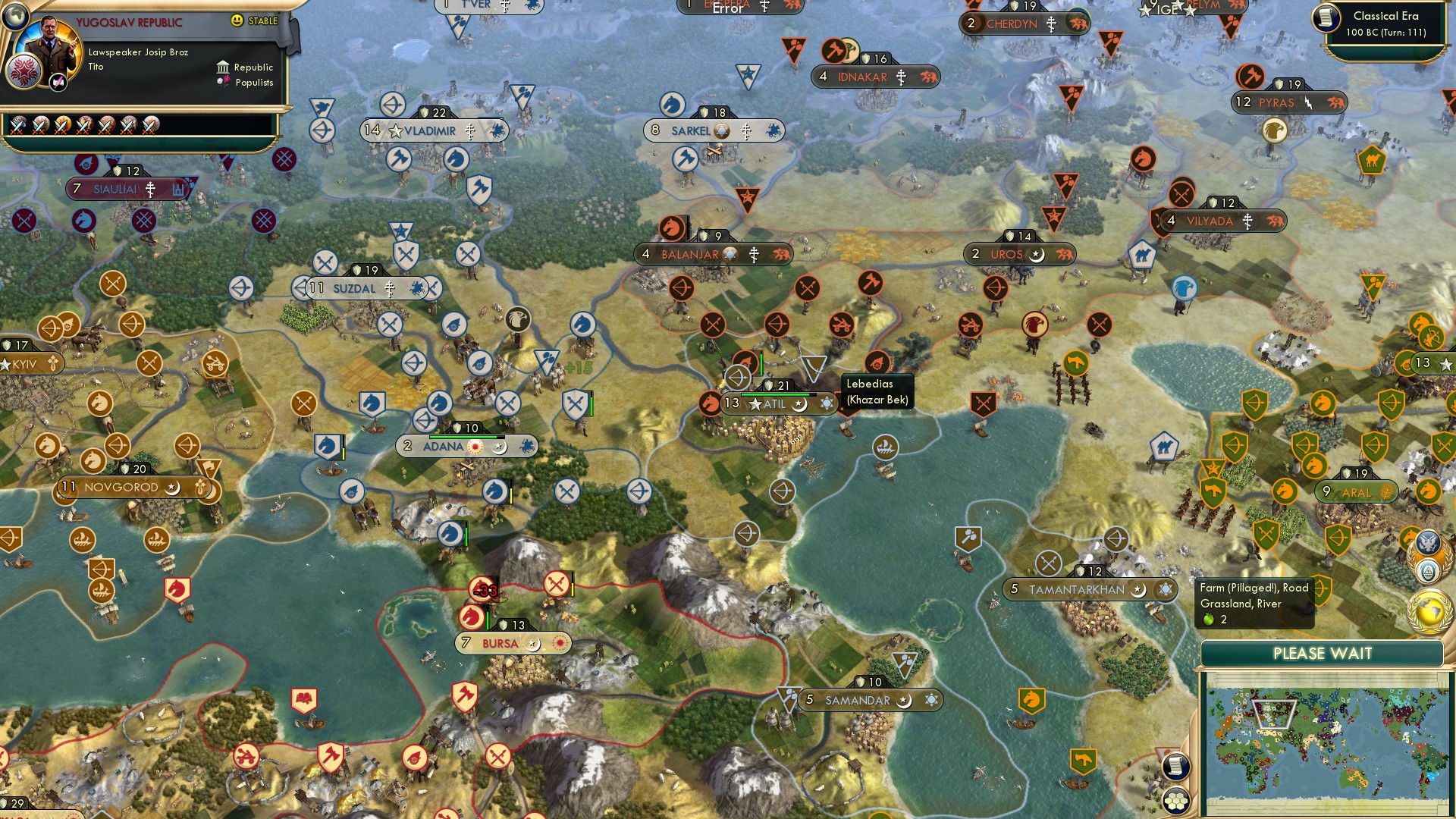Image resolution: width=1456 pixels, height=819 pixels.
Task: Expand the Balanjar city banner
Action: (x=711, y=254)
